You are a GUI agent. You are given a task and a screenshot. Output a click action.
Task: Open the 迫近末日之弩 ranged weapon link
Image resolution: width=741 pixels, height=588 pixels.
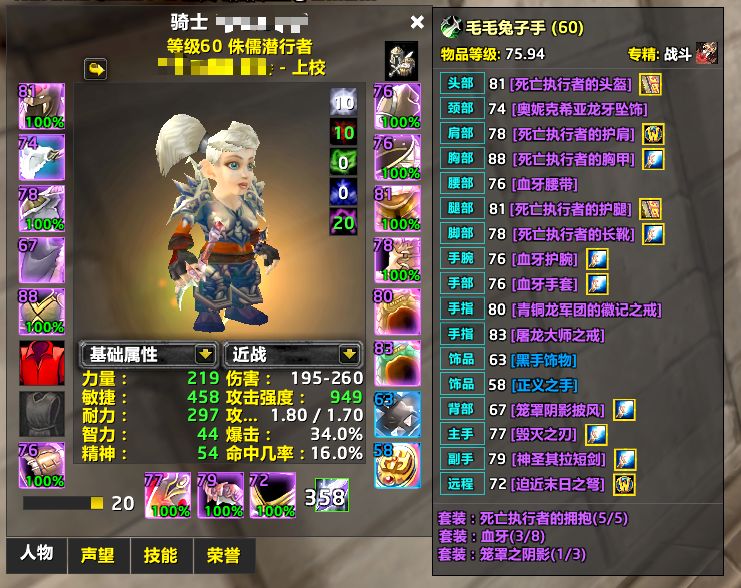(559, 485)
